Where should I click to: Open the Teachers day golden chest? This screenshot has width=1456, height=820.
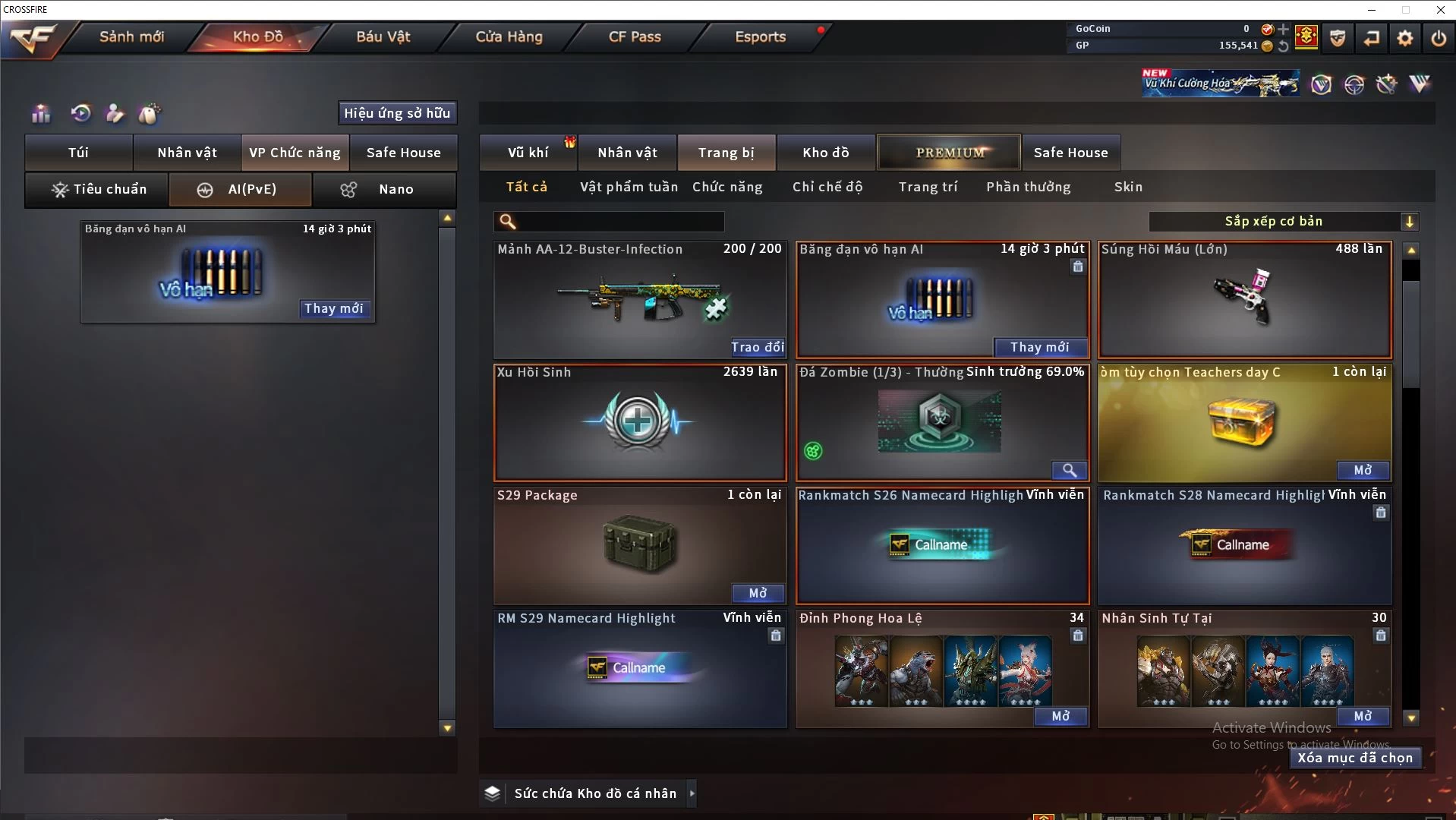[1363, 470]
